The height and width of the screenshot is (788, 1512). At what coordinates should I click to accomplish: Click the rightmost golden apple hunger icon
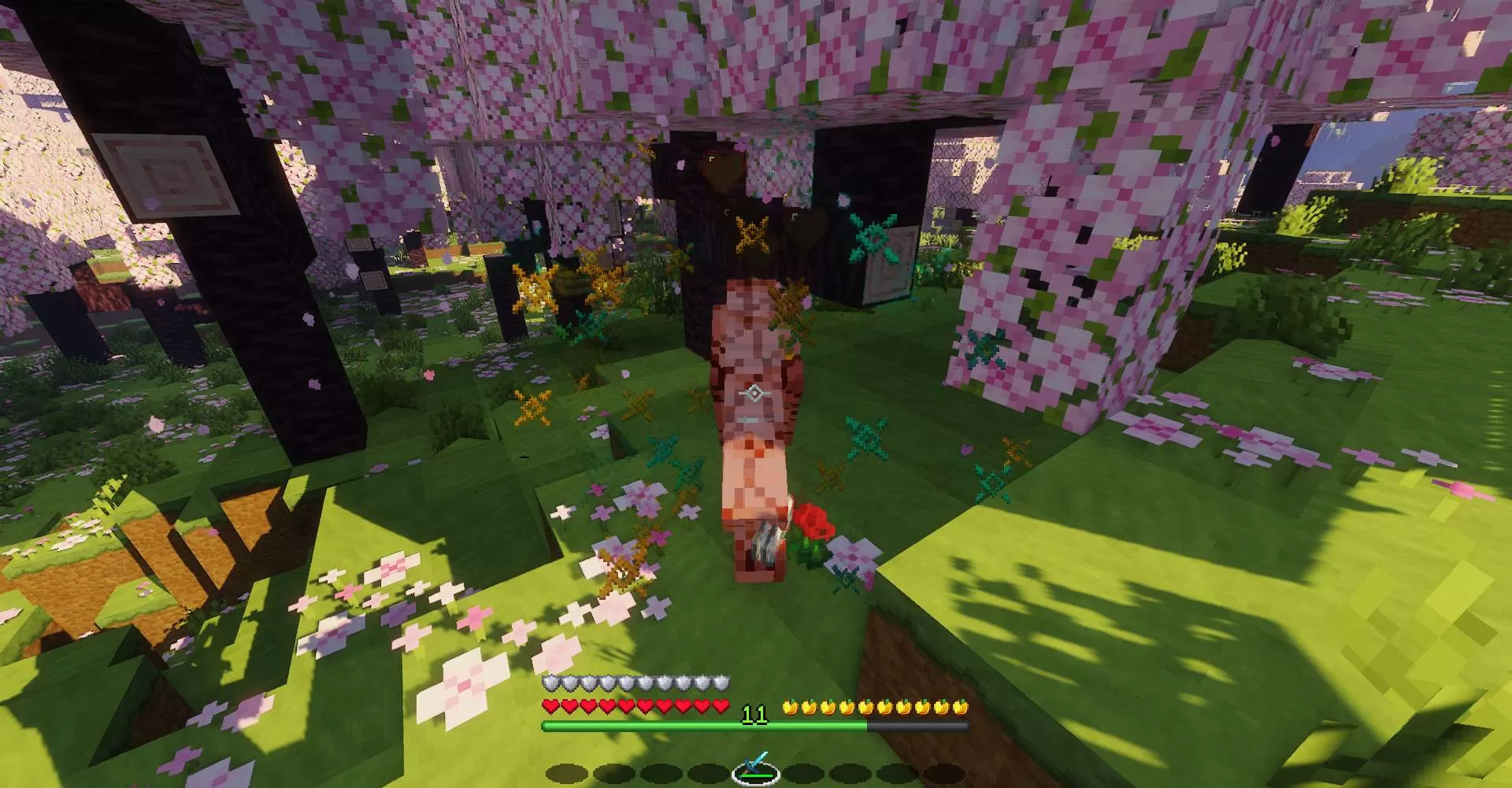click(x=962, y=707)
